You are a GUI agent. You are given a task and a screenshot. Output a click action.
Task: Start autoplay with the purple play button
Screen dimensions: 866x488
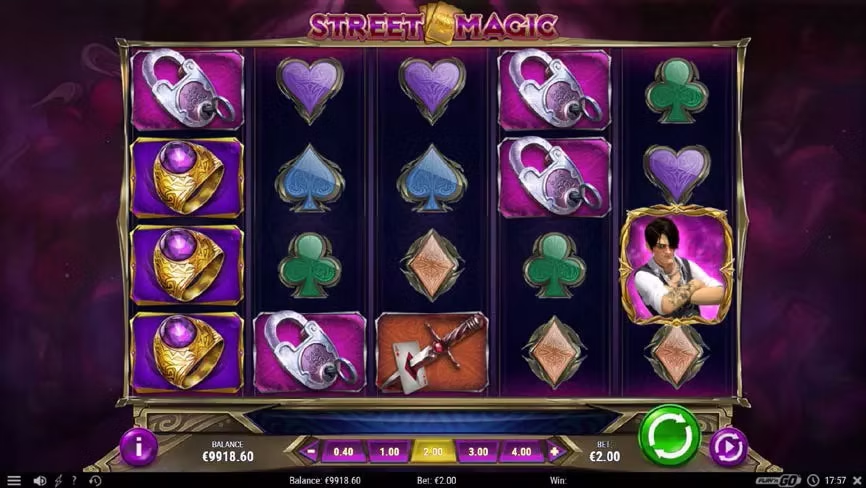[728, 446]
